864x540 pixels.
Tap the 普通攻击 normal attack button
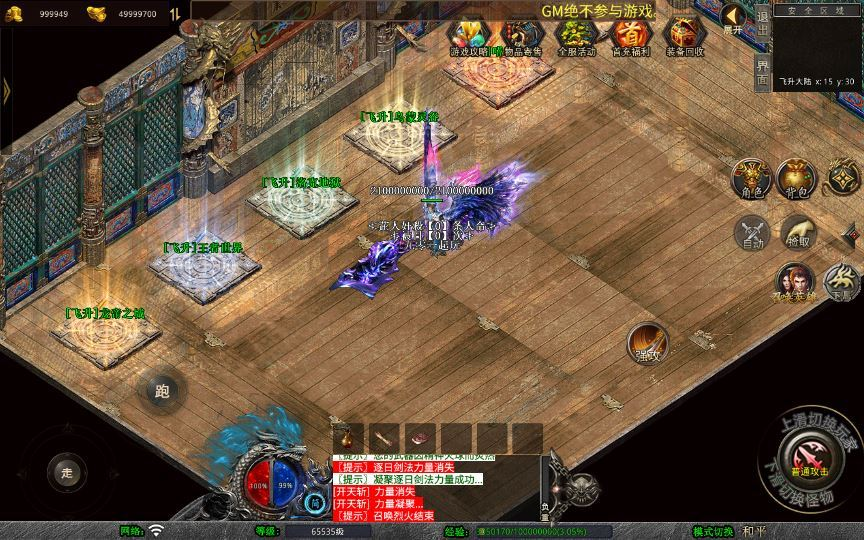[809, 459]
